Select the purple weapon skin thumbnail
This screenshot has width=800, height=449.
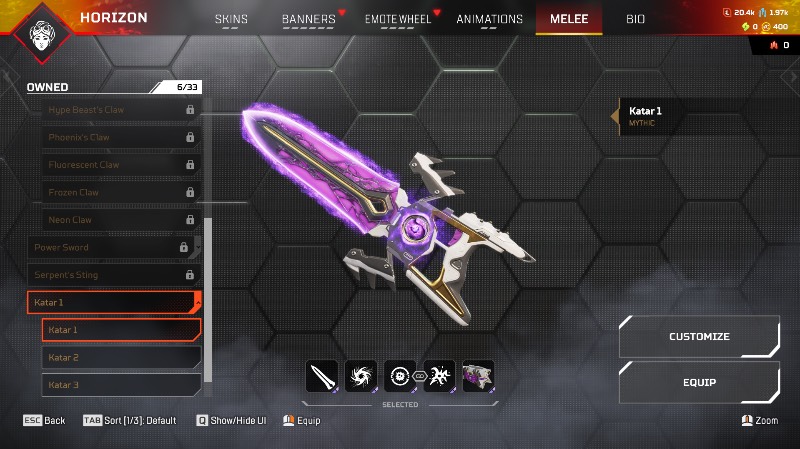pos(478,376)
